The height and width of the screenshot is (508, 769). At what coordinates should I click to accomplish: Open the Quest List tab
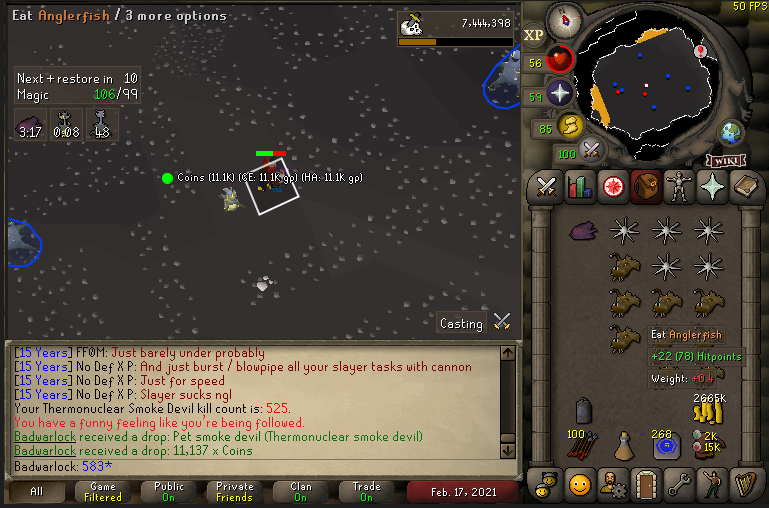point(613,186)
